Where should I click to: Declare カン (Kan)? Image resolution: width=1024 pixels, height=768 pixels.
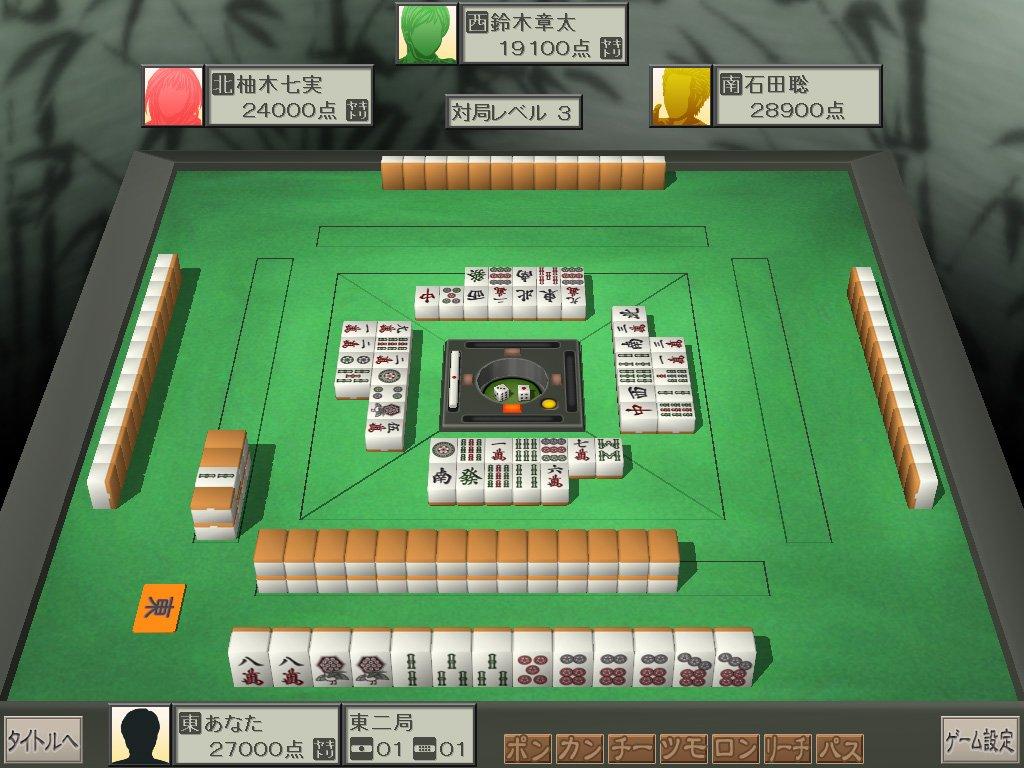tap(579, 749)
